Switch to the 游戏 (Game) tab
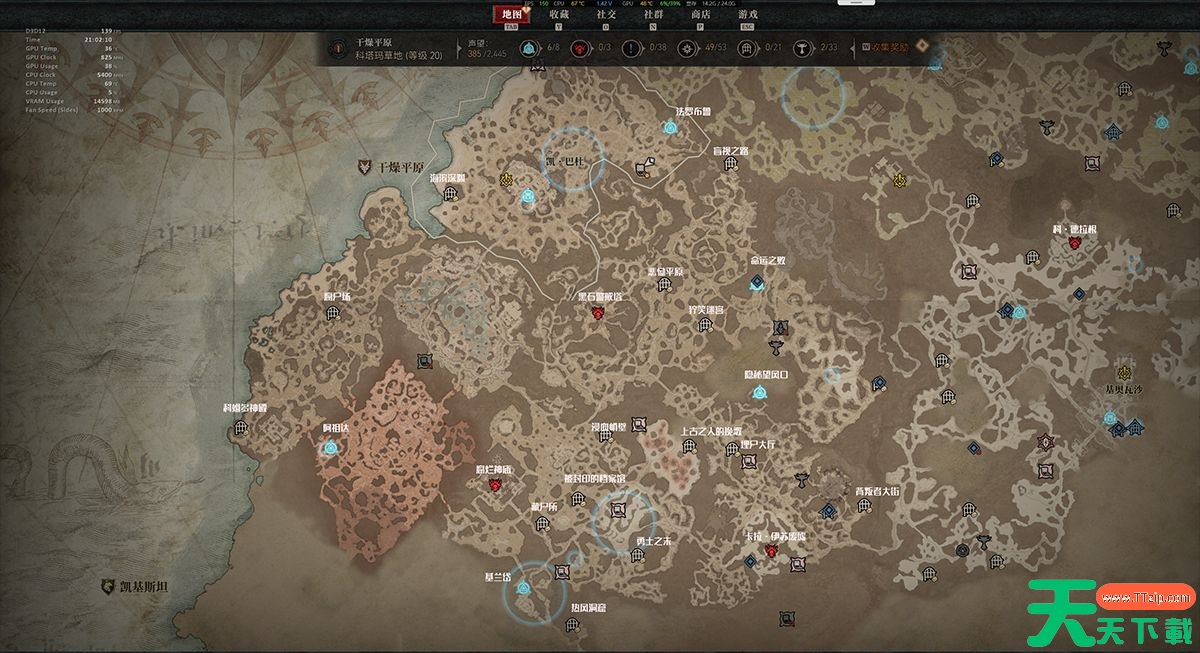The height and width of the screenshot is (653, 1200). click(x=747, y=15)
